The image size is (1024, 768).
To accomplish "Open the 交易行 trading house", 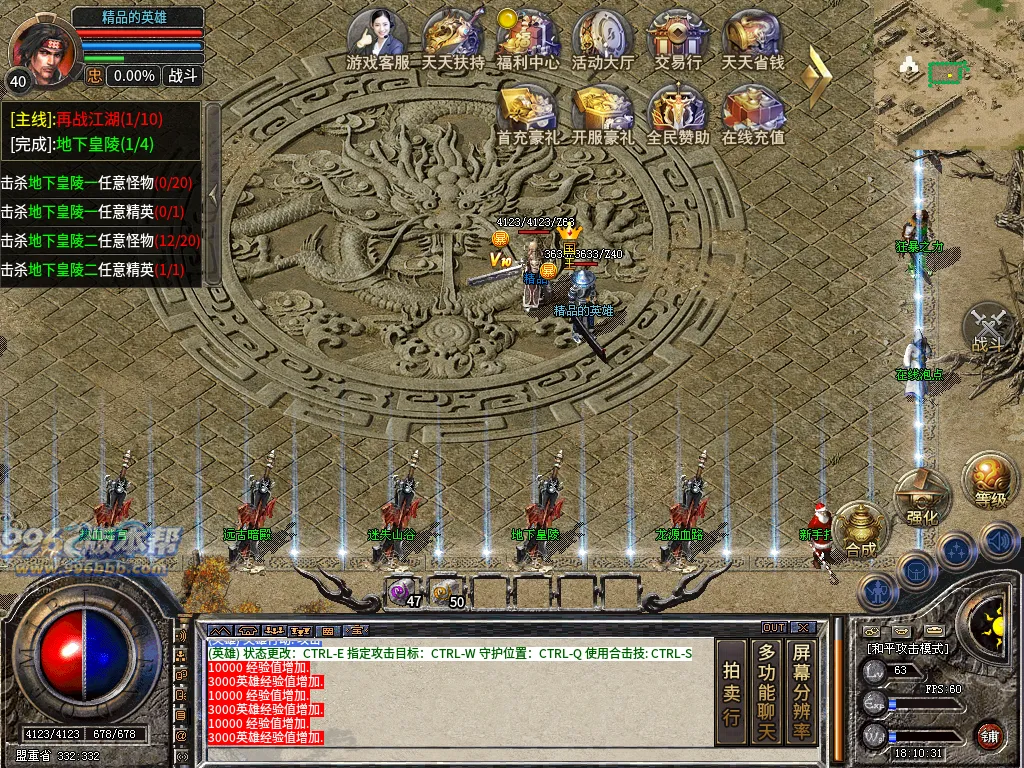I will (678, 38).
